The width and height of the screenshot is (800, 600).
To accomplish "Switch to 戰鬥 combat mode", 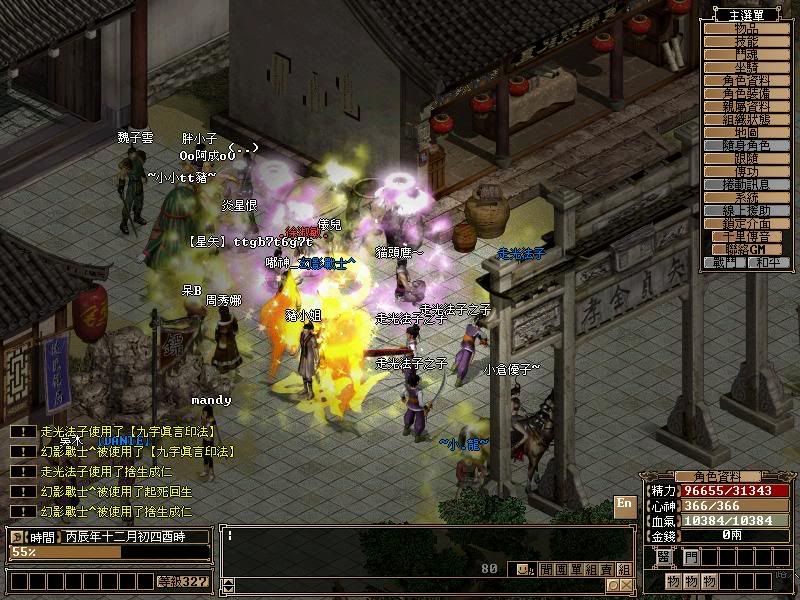I will click(x=726, y=263).
